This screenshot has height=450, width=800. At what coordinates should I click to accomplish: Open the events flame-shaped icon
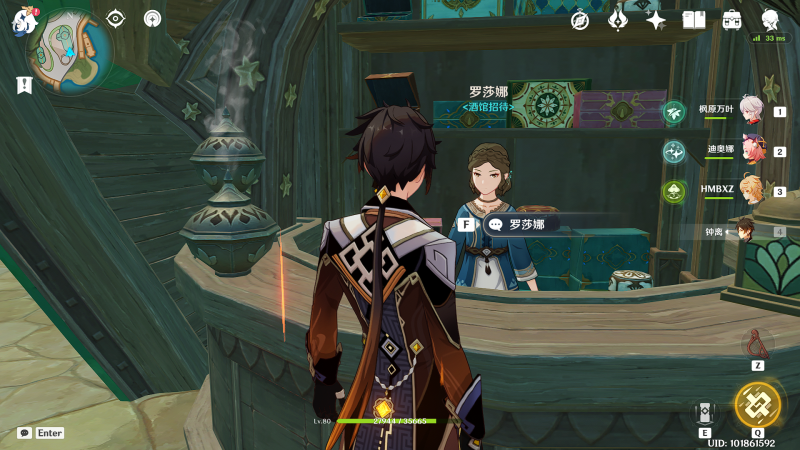coord(618,20)
